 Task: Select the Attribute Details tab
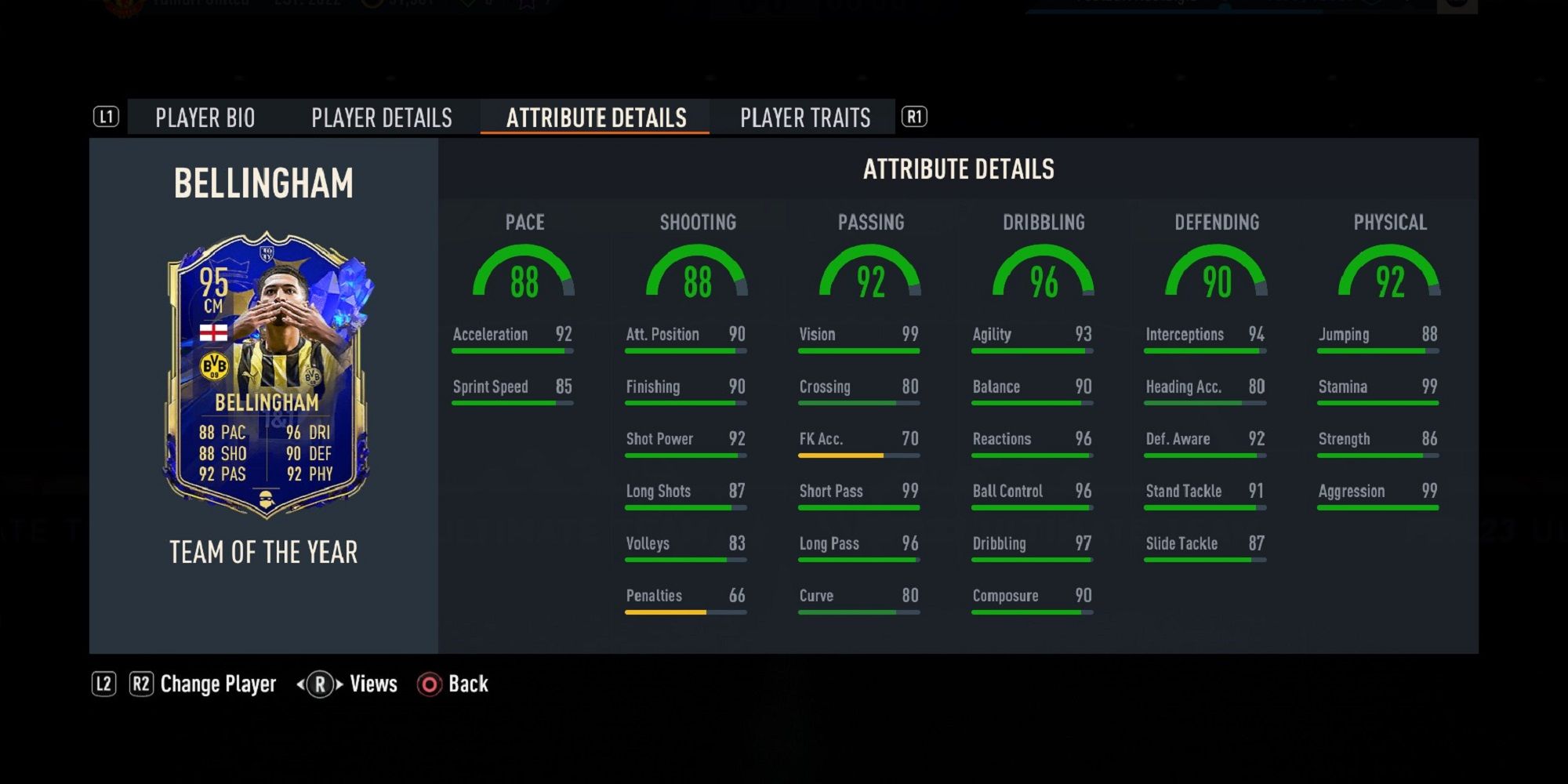pos(596,118)
